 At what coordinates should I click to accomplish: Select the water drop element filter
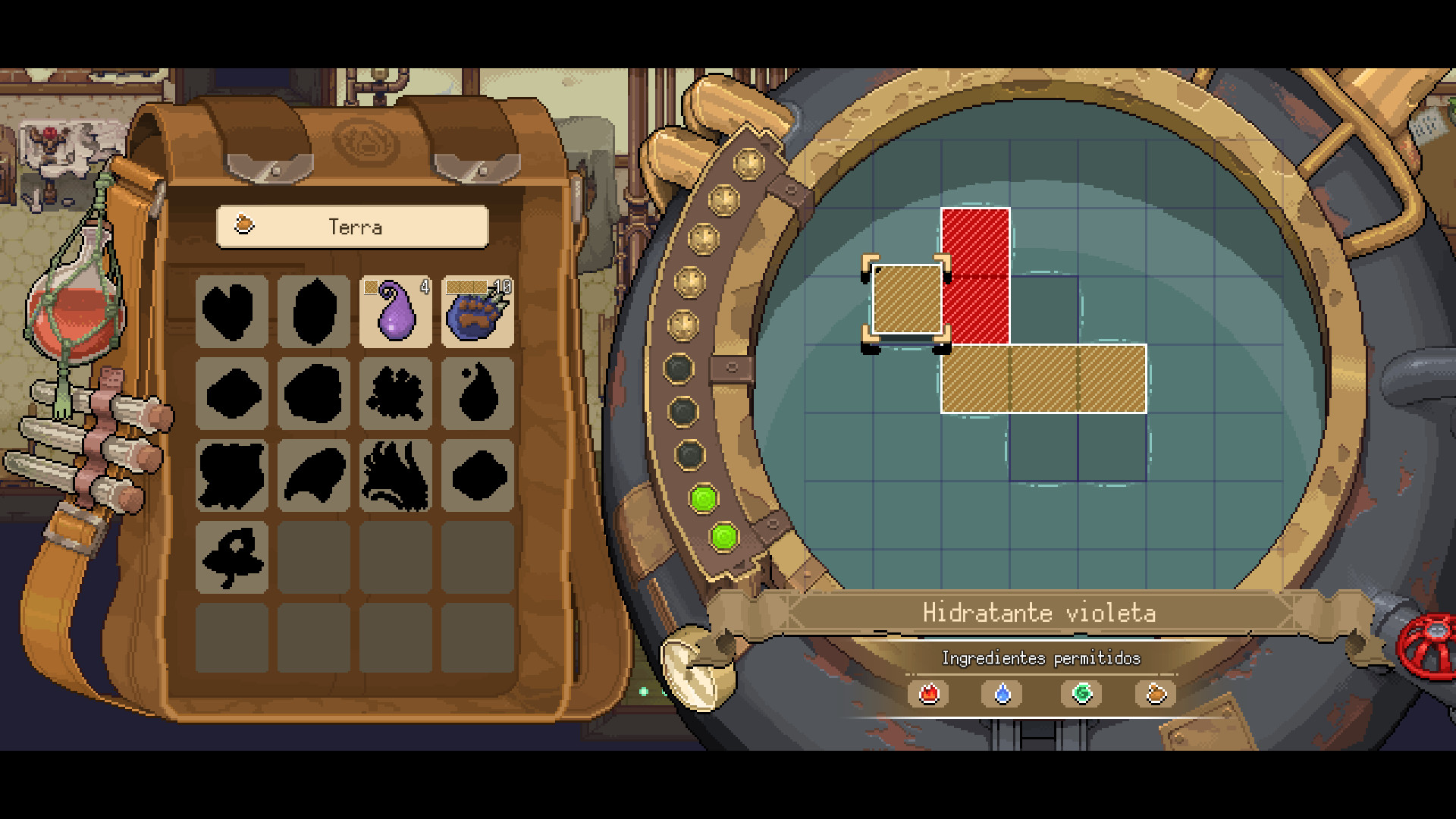click(x=1003, y=694)
